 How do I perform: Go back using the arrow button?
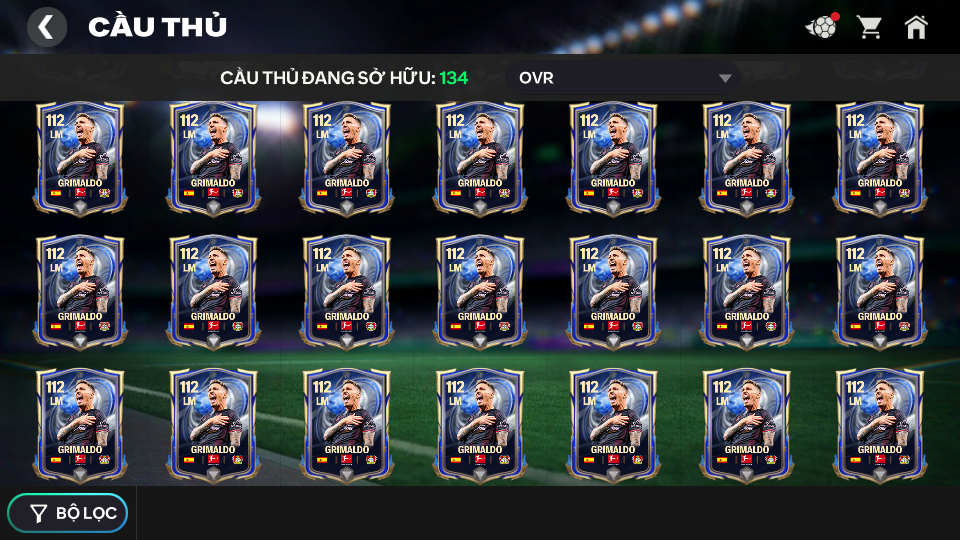click(x=46, y=27)
